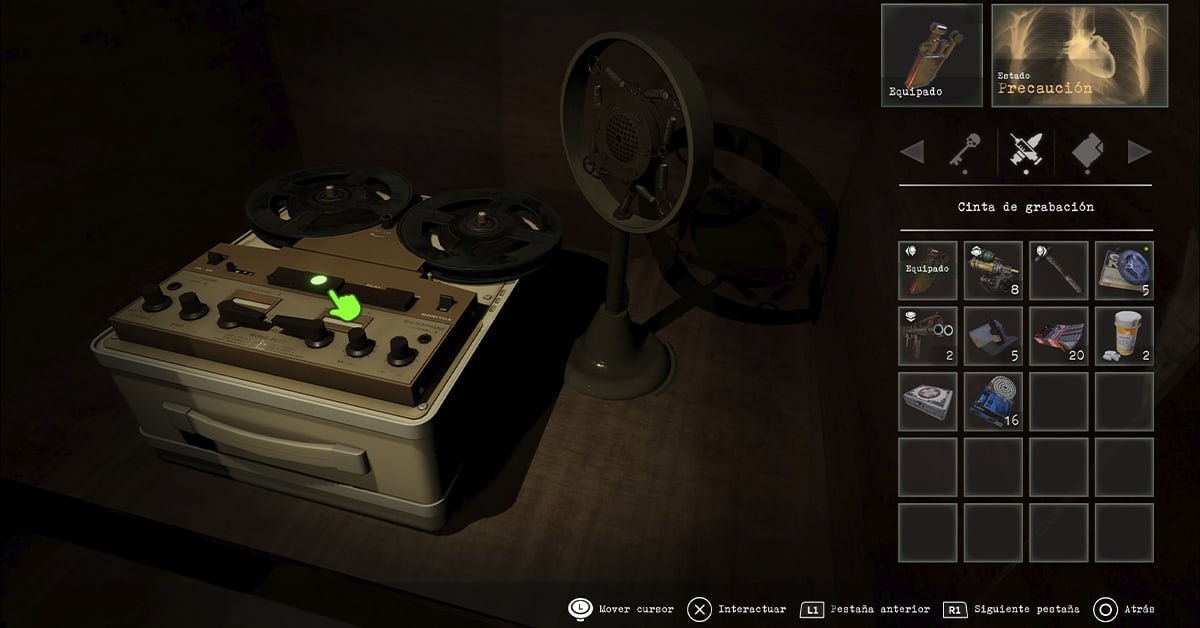Viewport: 1200px width, 628px height.
Task: Select the burner weapon with 8 fuel
Action: (993, 270)
